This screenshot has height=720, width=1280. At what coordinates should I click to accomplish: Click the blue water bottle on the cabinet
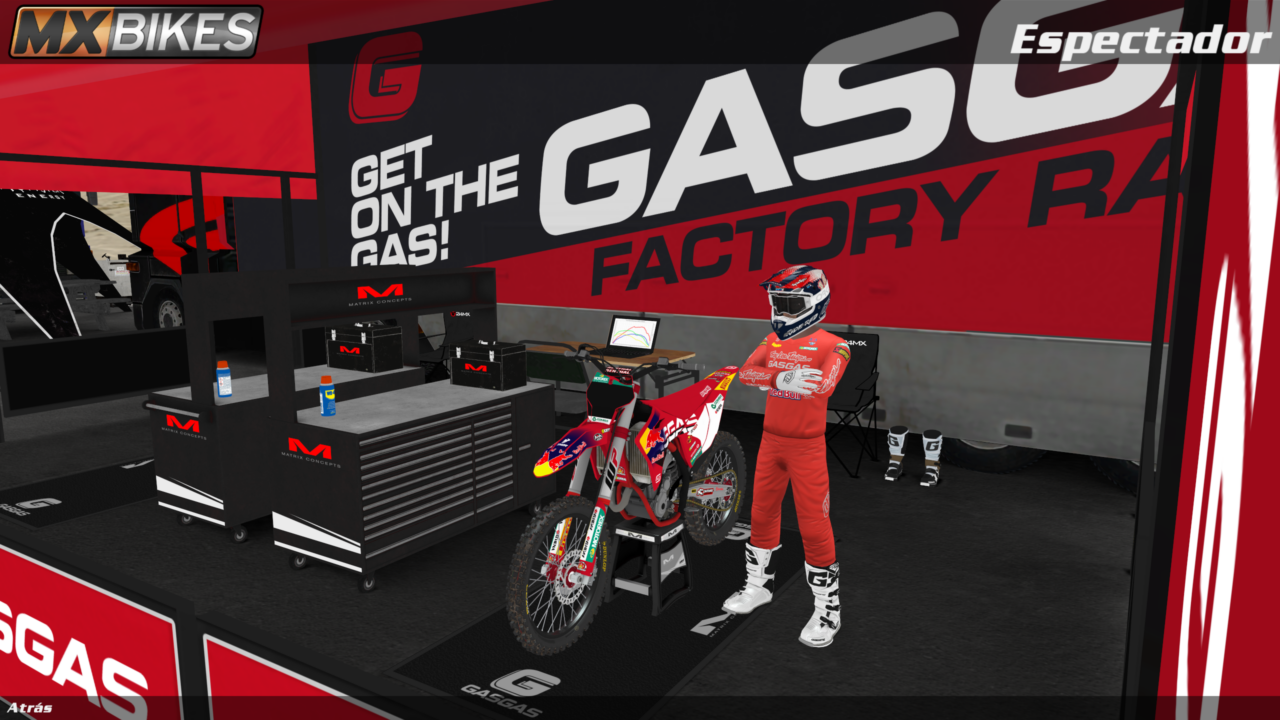(x=222, y=383)
